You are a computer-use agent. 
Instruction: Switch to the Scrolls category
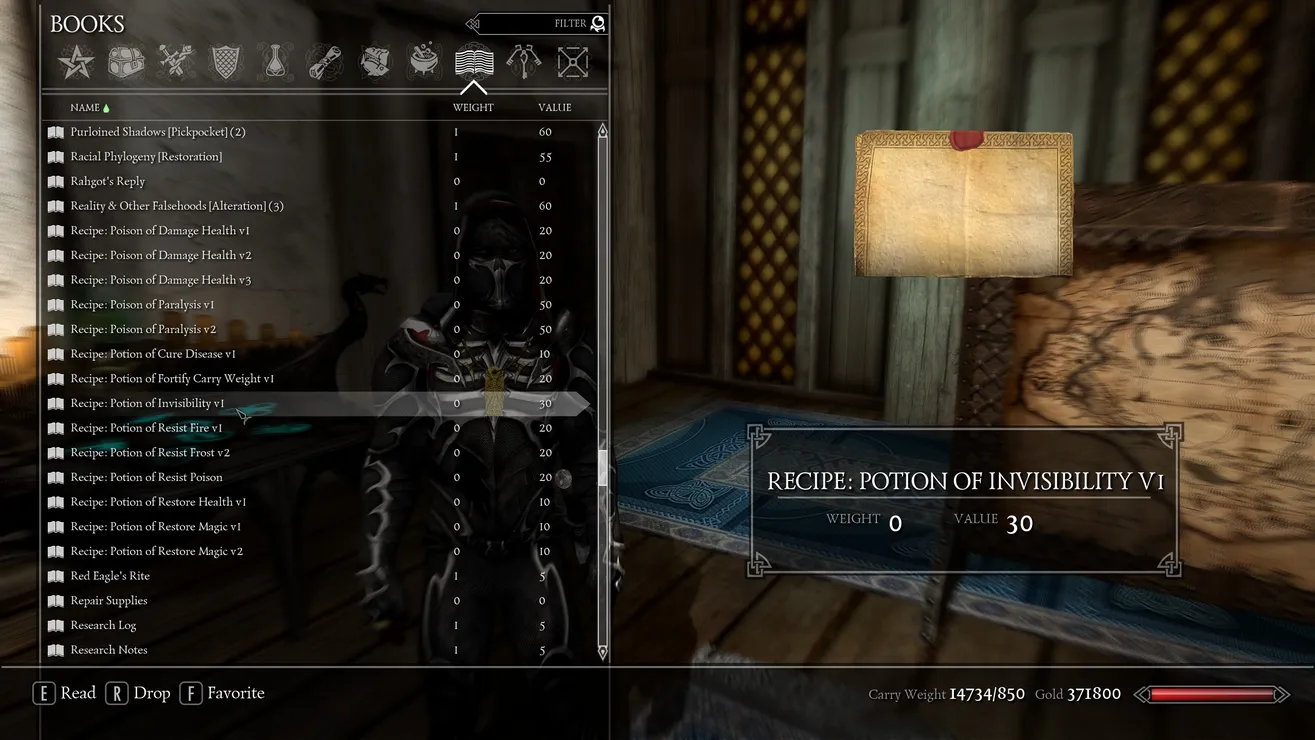(325, 63)
